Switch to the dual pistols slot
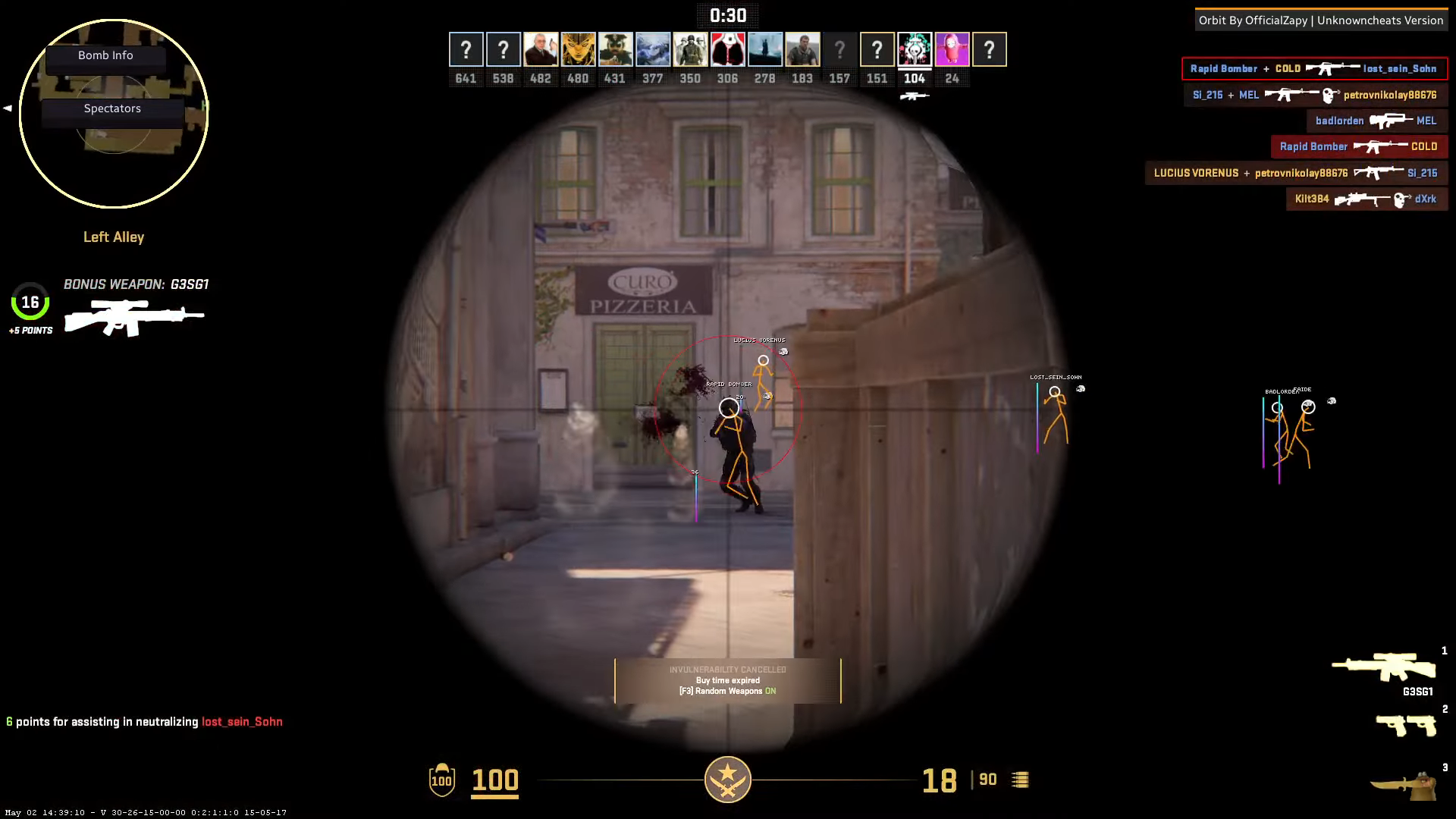 coord(1406,725)
